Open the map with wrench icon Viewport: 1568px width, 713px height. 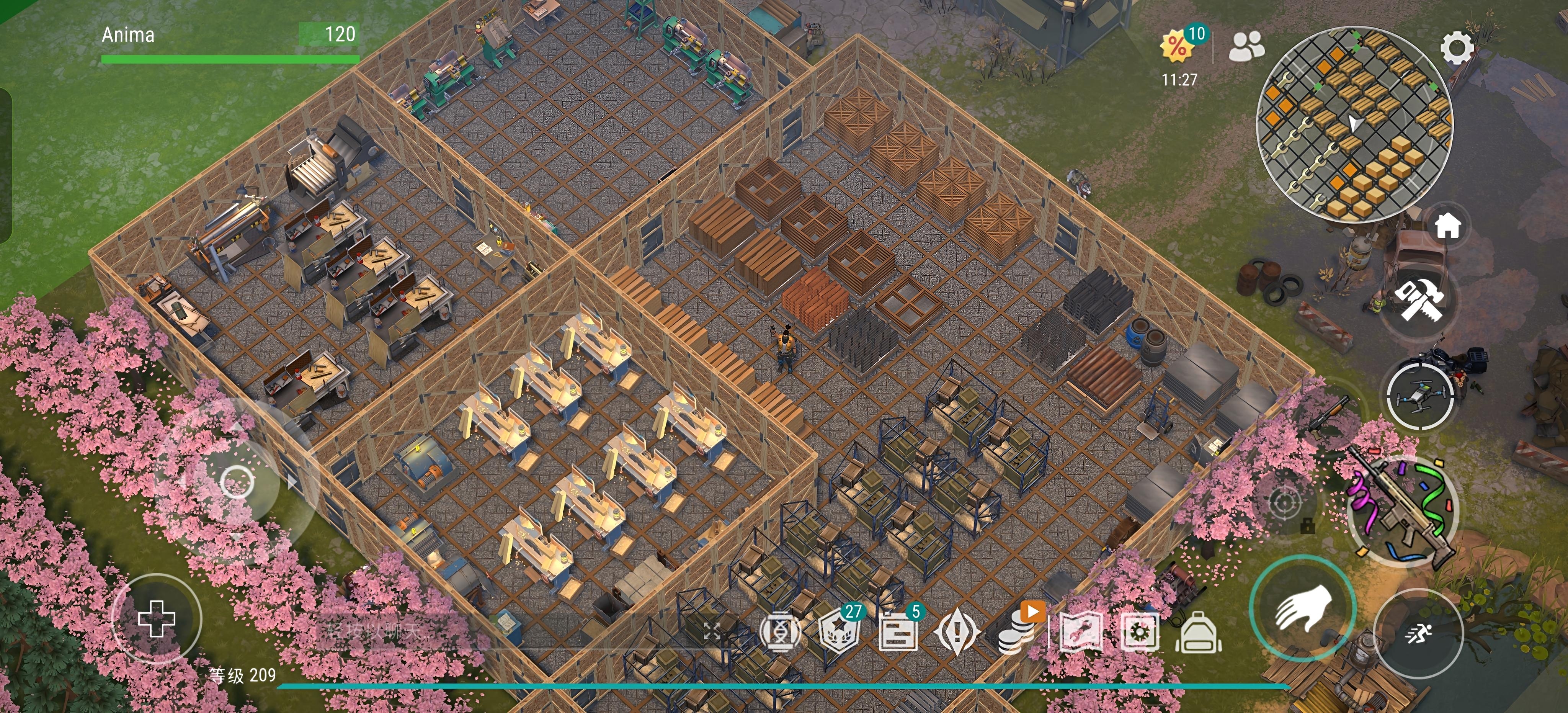click(1080, 632)
